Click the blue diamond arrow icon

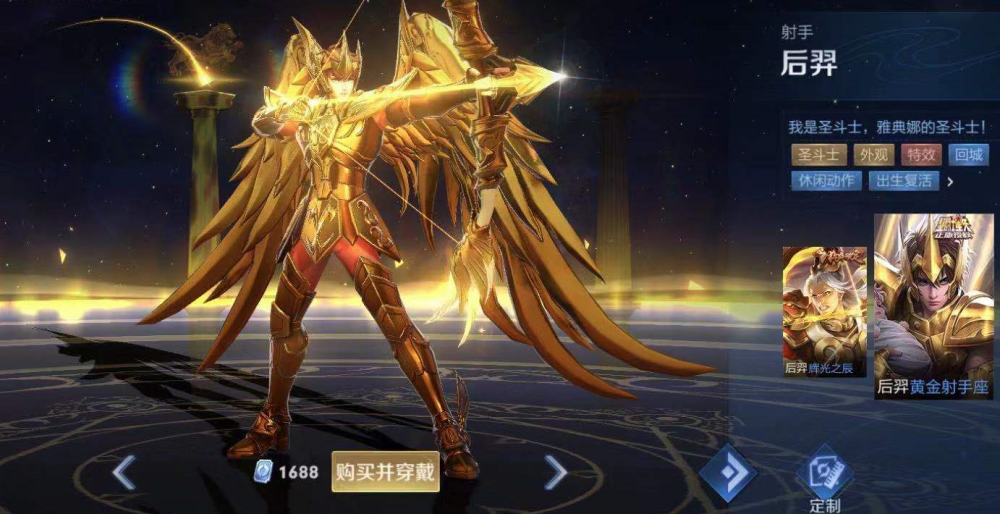tap(727, 473)
